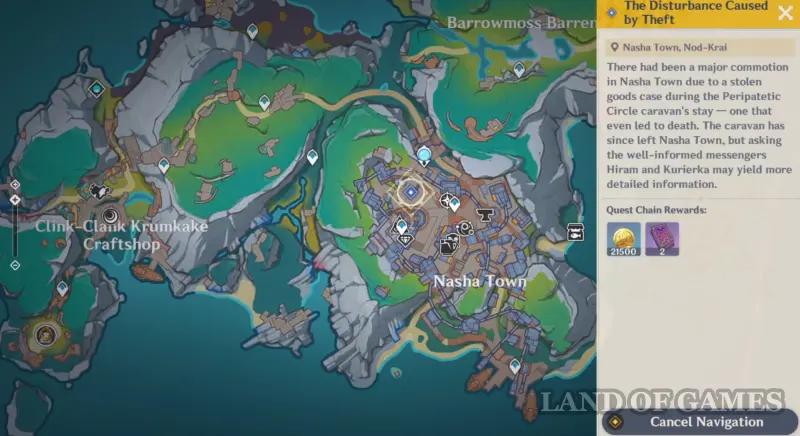Inspect the Mora reward of 21500
This screenshot has height=436, width=800.
click(622, 239)
